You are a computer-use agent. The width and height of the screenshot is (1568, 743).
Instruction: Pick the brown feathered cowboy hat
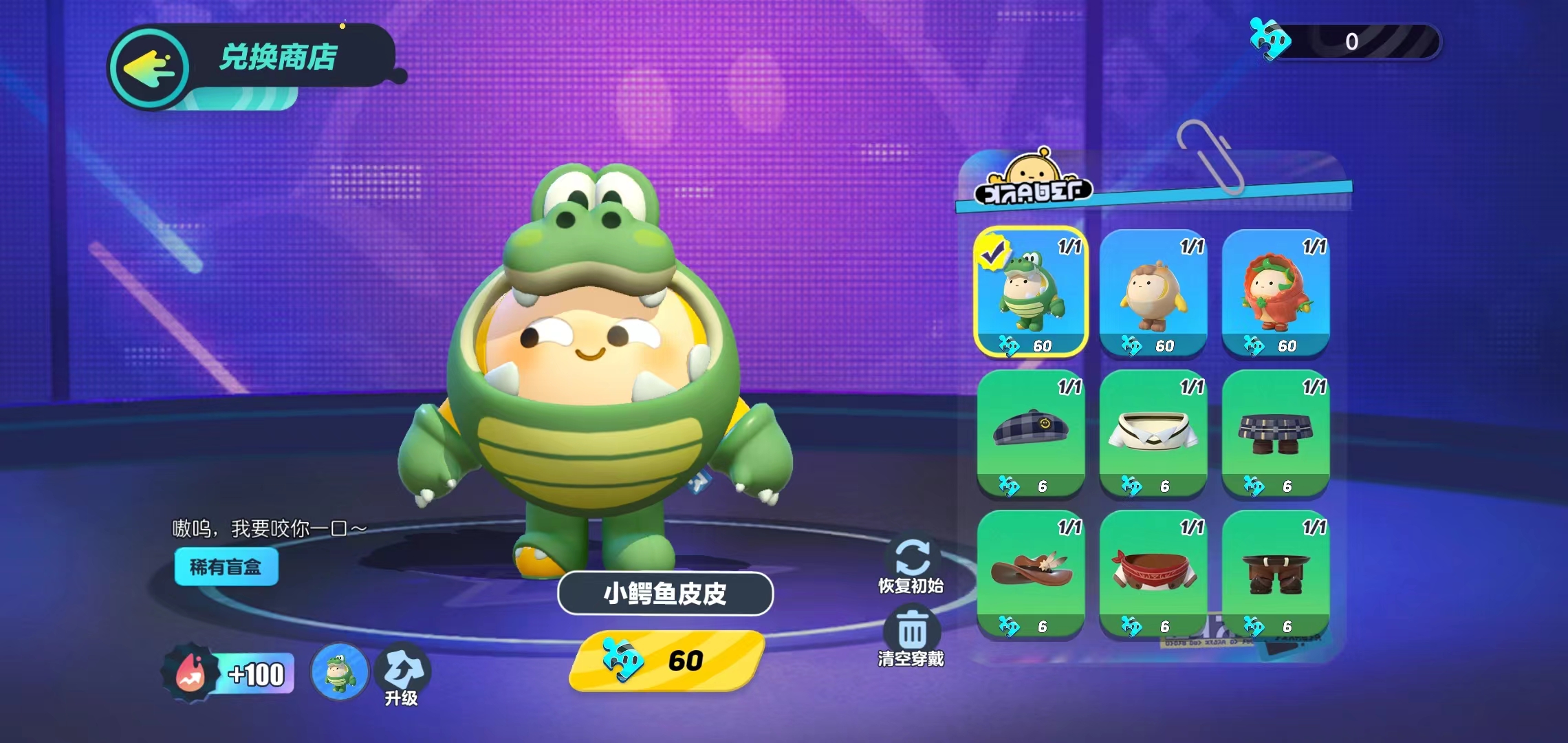[1030, 573]
